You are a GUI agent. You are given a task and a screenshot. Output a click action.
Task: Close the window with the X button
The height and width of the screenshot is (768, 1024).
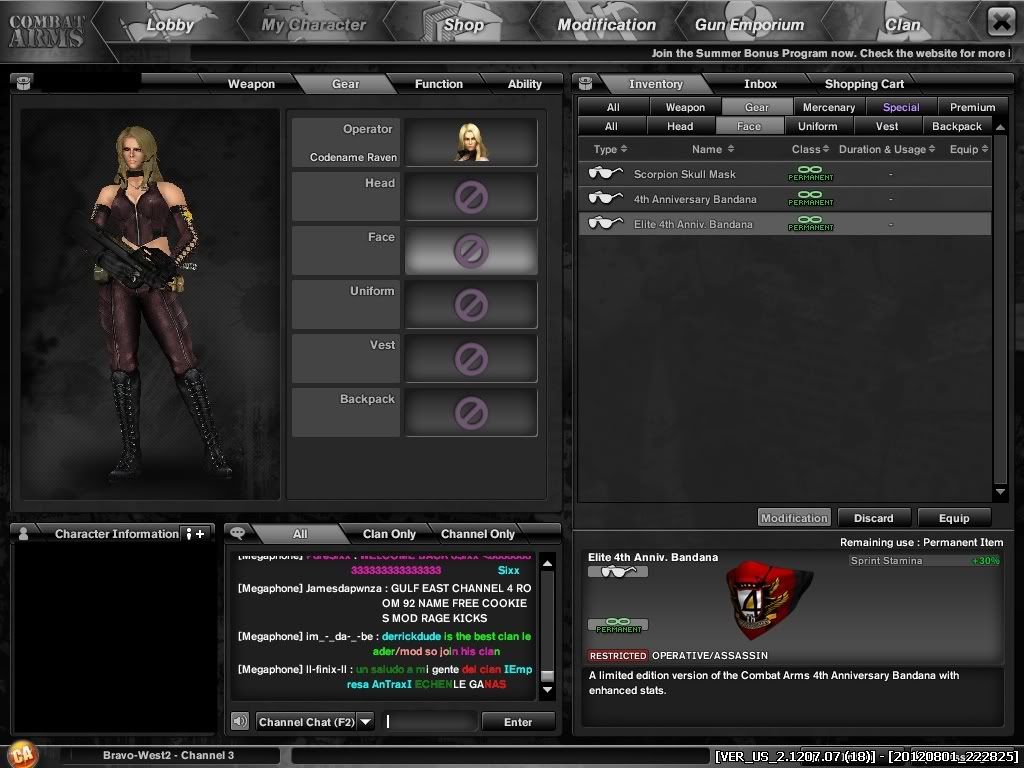1001,21
